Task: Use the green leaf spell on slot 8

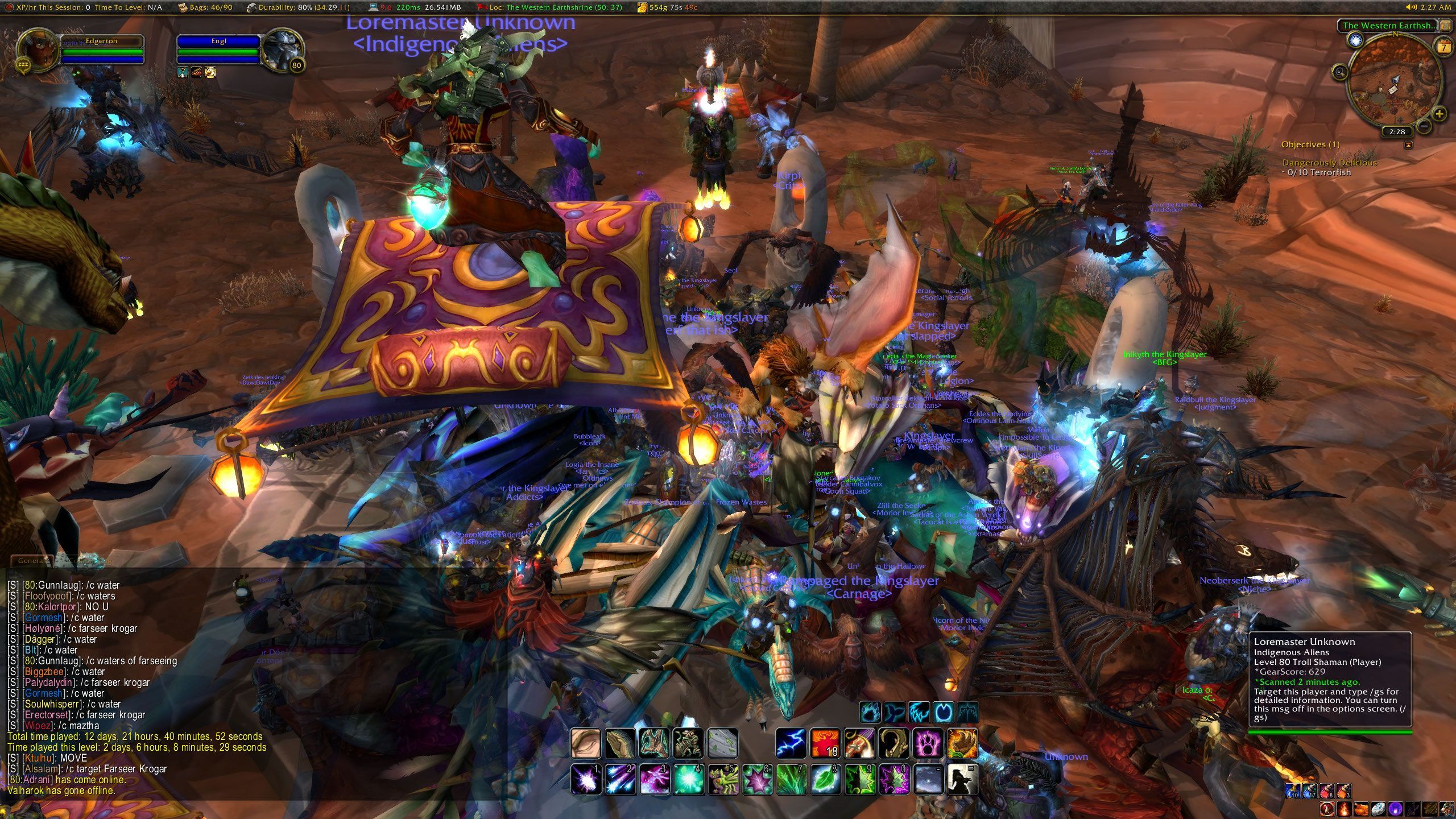Action: 825,779
